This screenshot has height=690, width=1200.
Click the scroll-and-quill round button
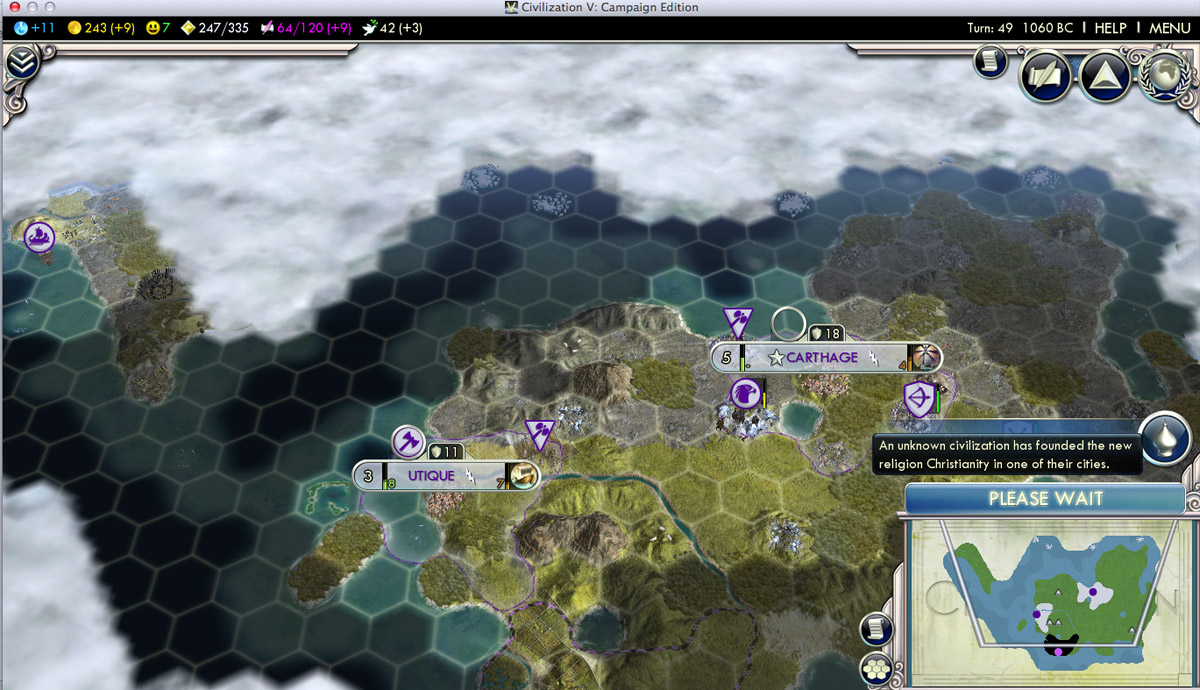(1045, 77)
